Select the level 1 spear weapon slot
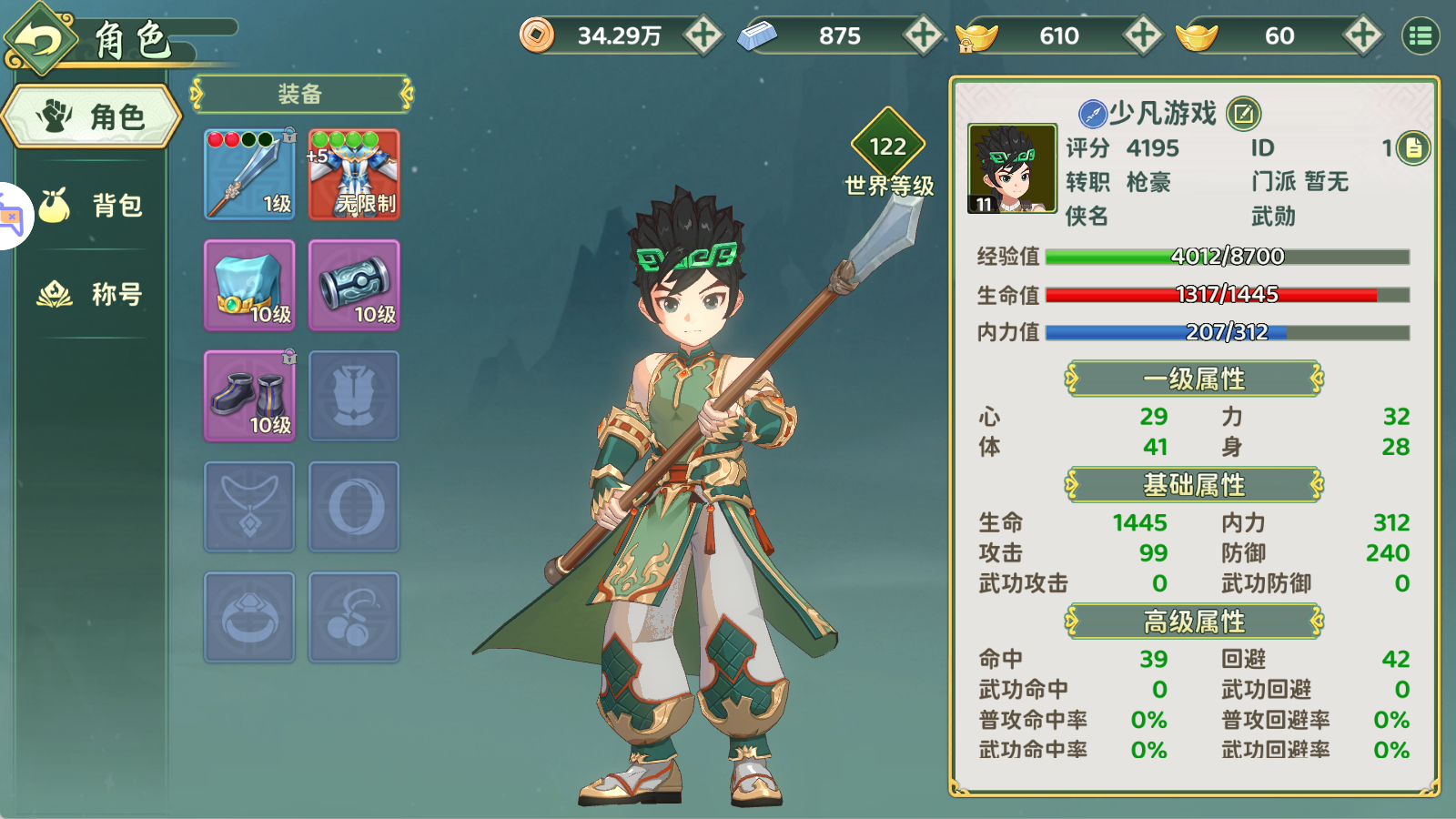This screenshot has width=1456, height=819. (x=249, y=175)
